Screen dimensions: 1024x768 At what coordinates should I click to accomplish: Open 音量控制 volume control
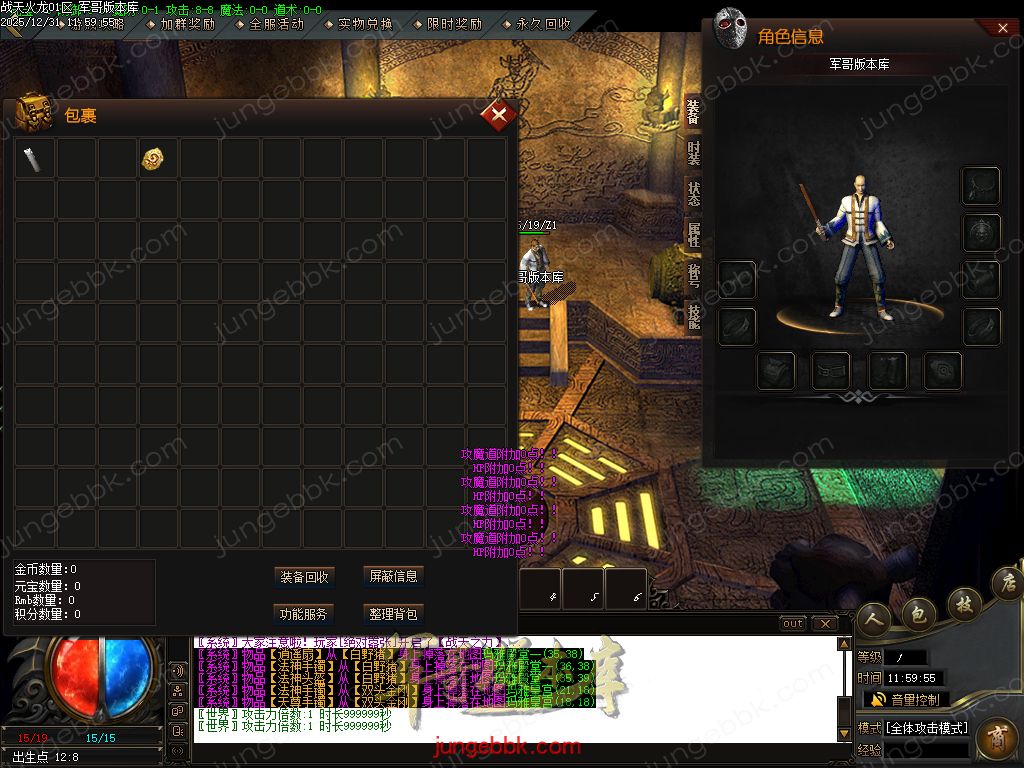(x=906, y=700)
